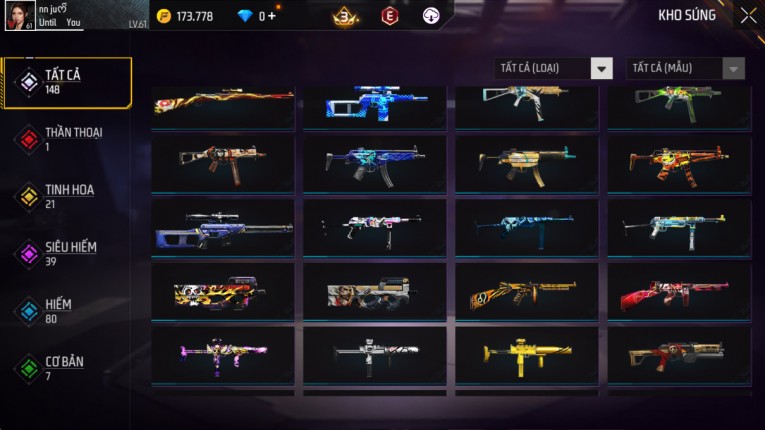The image size is (765, 430).
Task: Select the blue and purple MP5 skin
Action: pyautogui.click(x=375, y=163)
